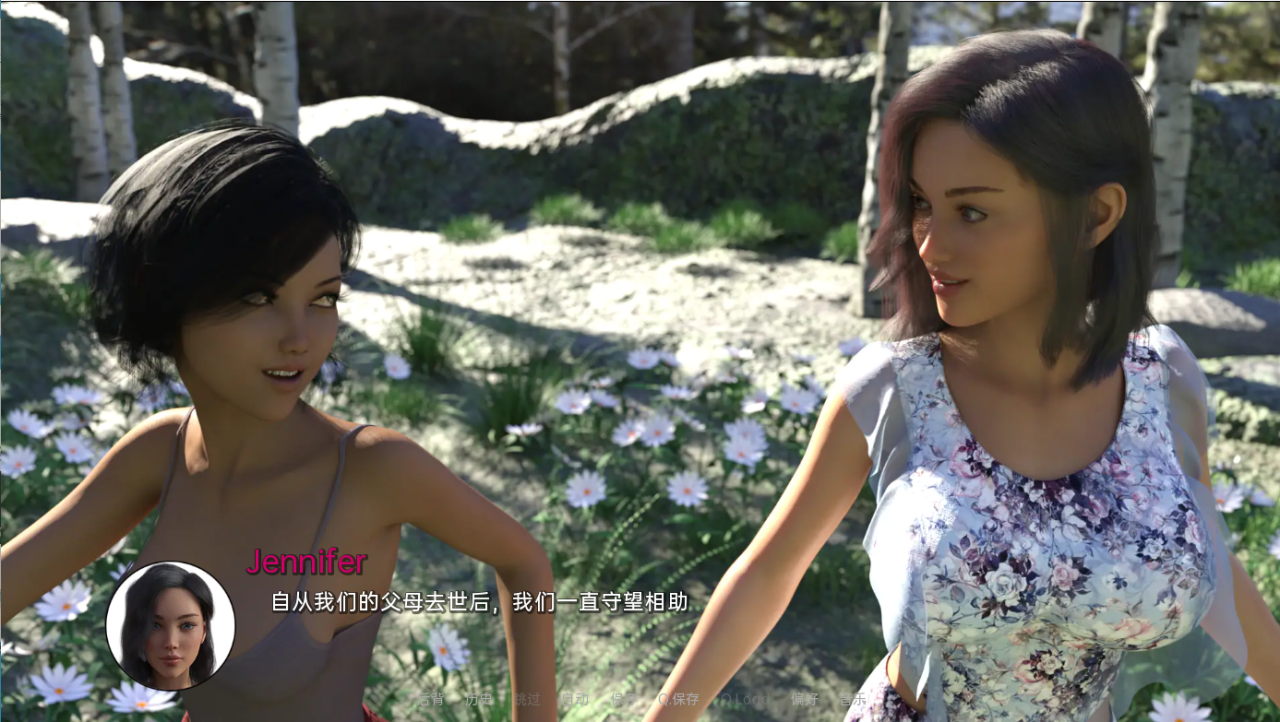This screenshot has width=1280, height=722.
Task: Open the 历史 (History) log
Action: [x=479, y=700]
